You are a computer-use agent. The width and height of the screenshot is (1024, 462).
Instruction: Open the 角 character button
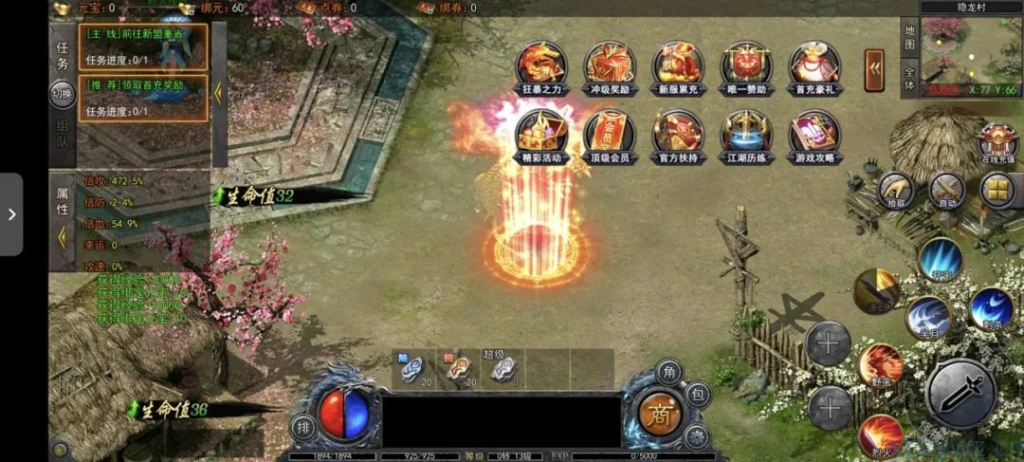pyautogui.click(x=668, y=372)
